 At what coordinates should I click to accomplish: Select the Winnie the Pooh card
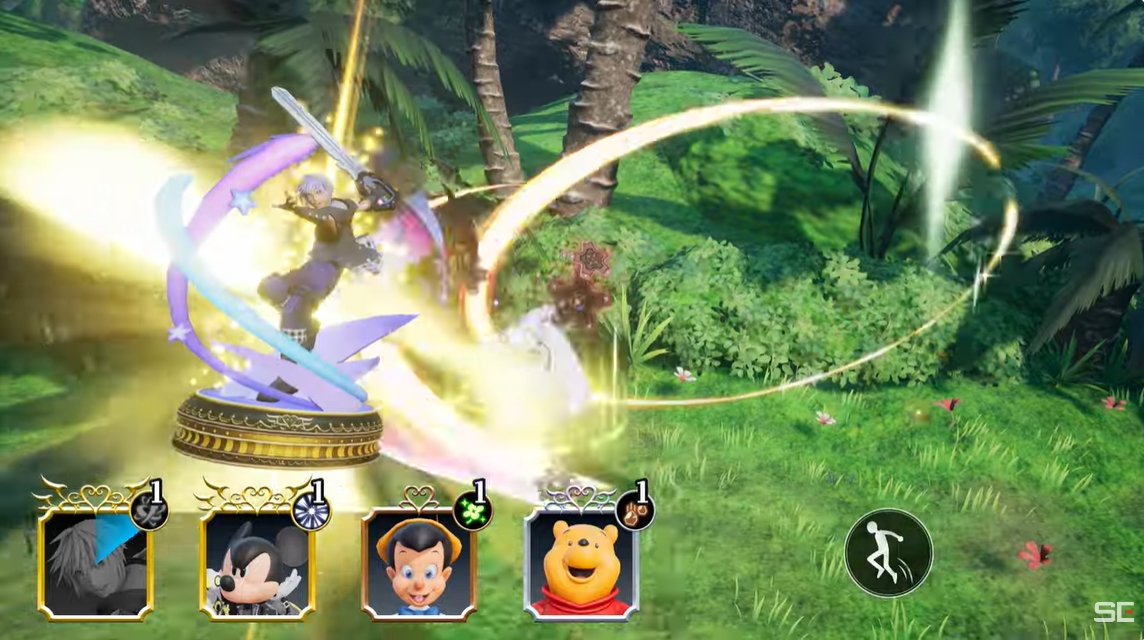pyautogui.click(x=581, y=563)
